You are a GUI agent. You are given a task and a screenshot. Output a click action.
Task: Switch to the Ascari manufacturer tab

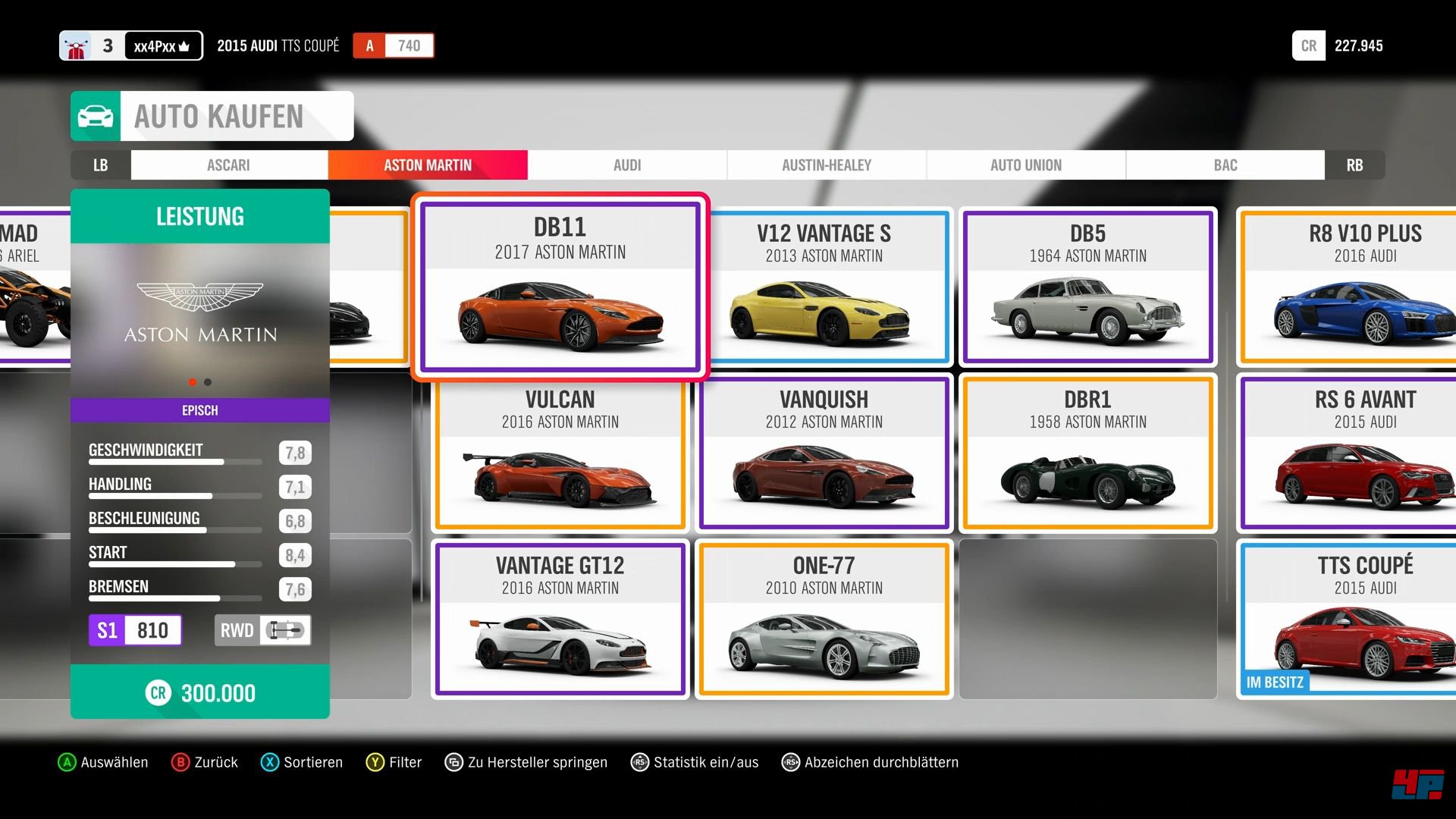pyautogui.click(x=228, y=165)
